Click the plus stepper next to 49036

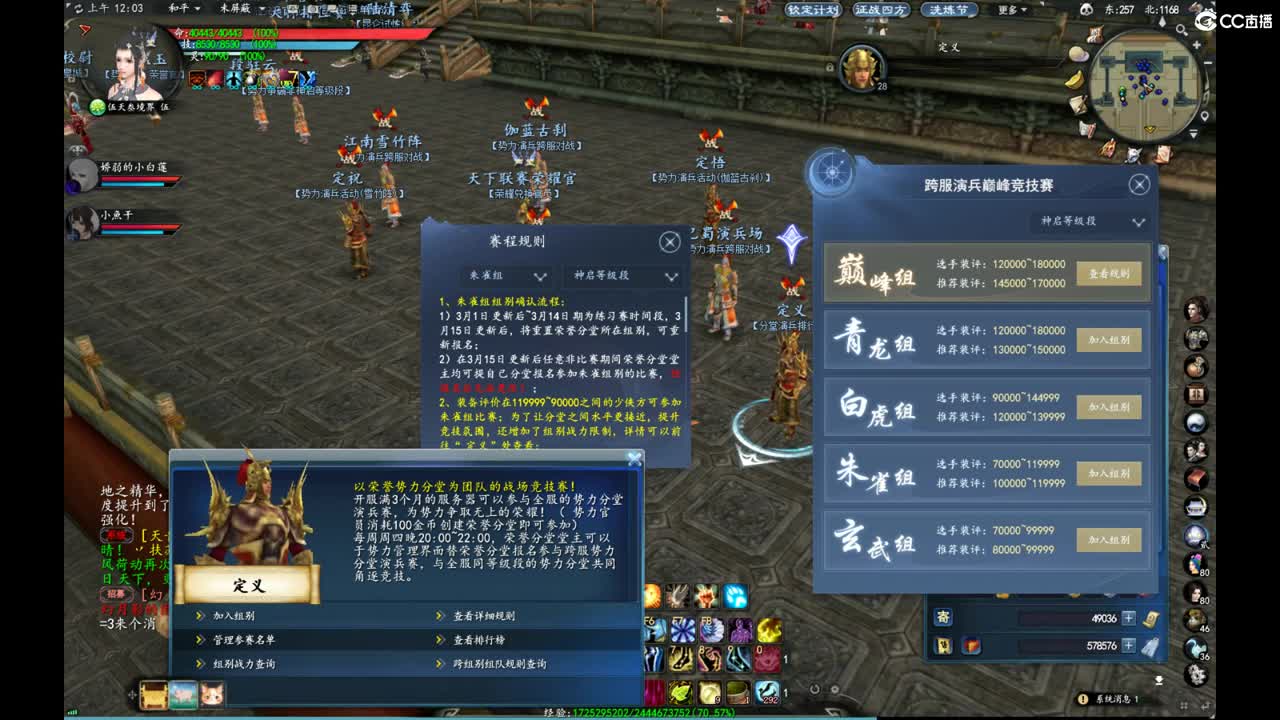coord(1128,617)
